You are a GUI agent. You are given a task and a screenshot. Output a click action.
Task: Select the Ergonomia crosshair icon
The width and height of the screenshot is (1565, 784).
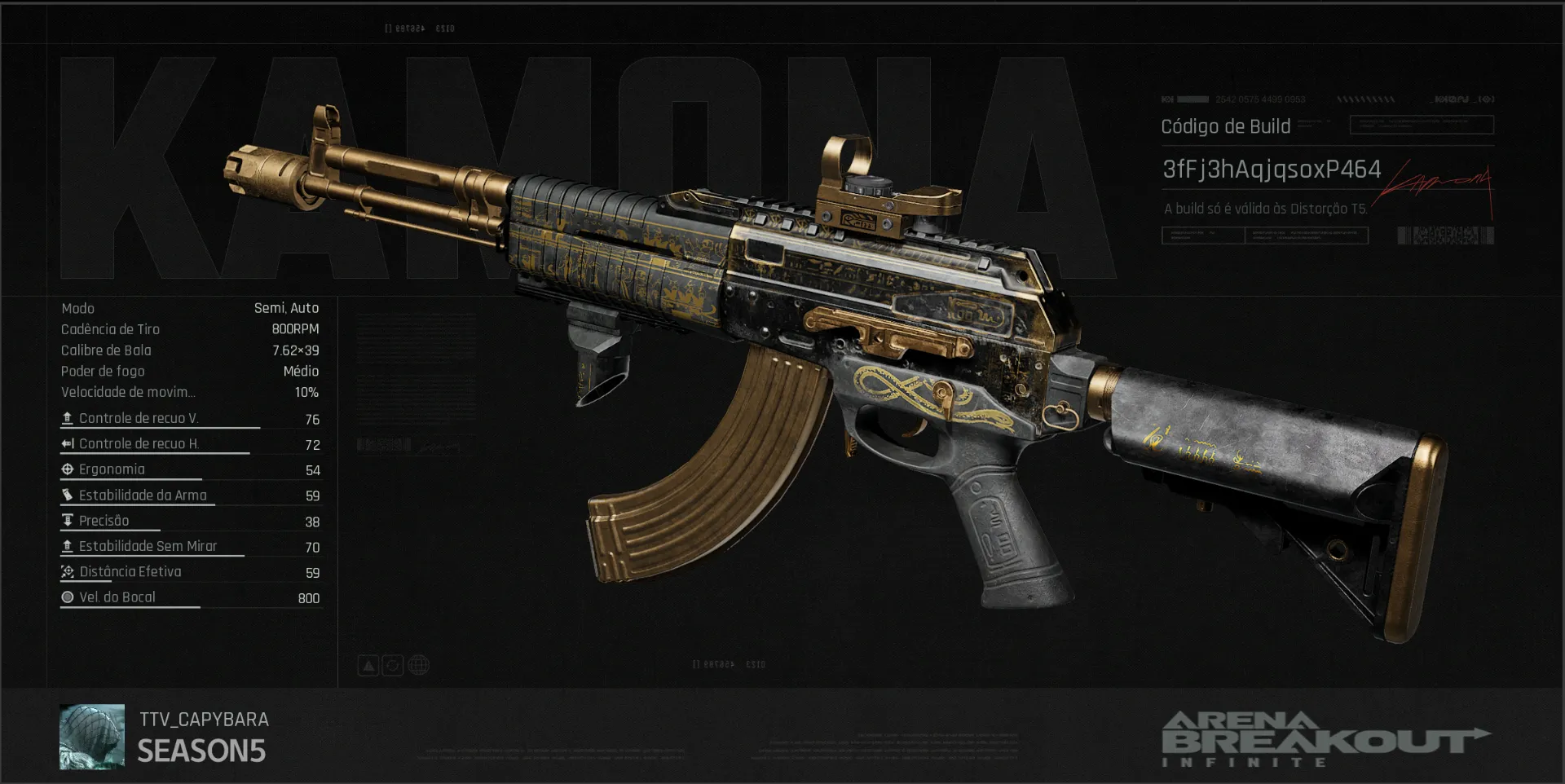pyautogui.click(x=67, y=469)
